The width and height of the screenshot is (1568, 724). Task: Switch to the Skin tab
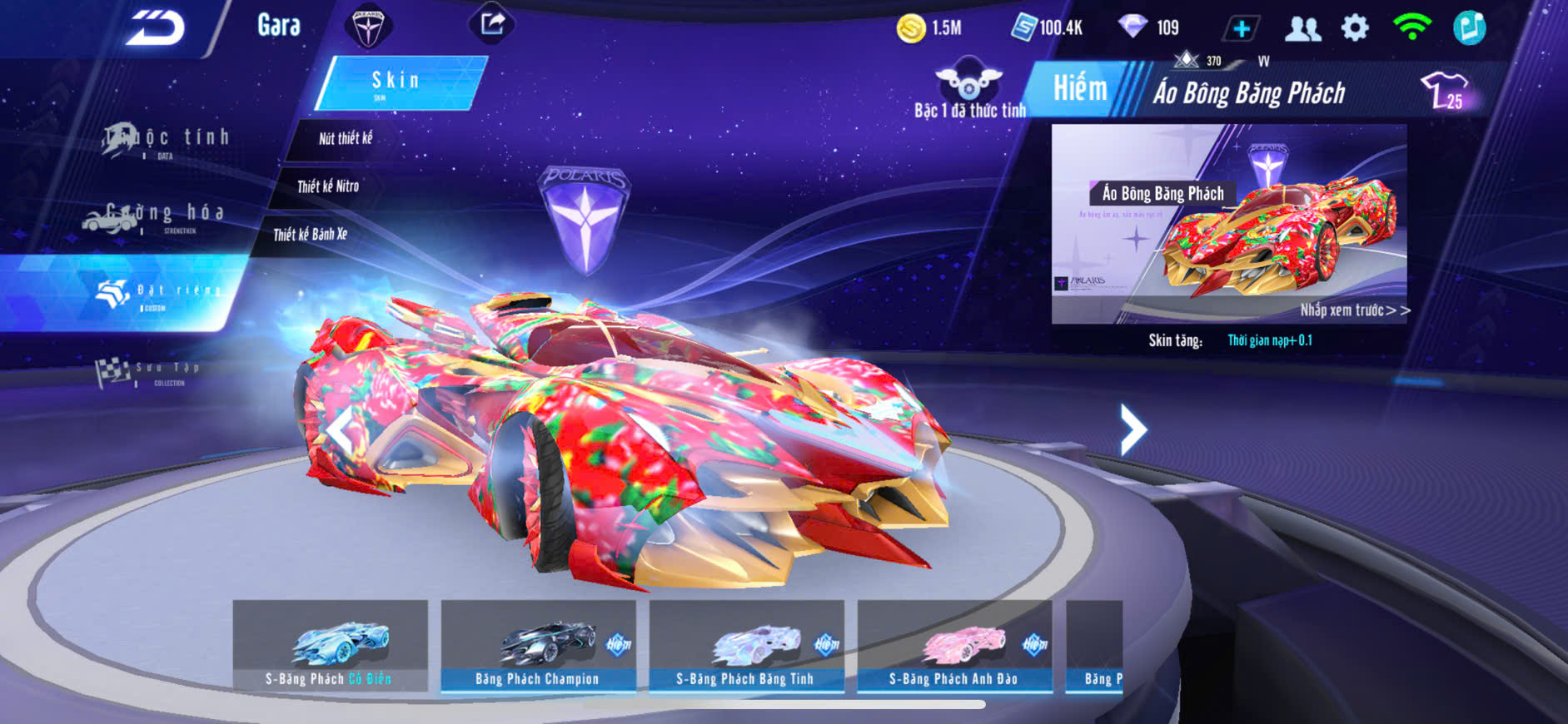(398, 82)
